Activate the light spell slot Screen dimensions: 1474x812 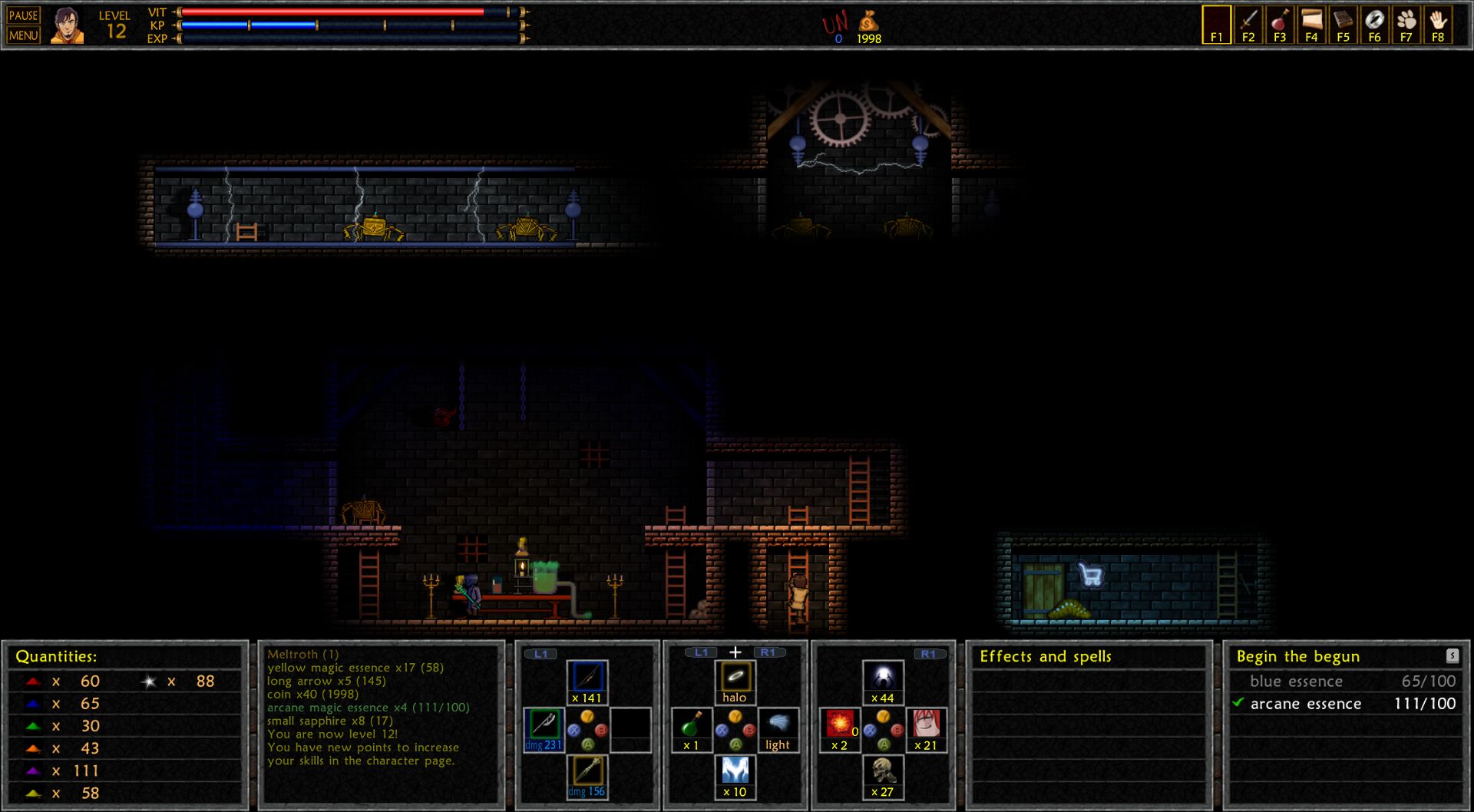(778, 729)
